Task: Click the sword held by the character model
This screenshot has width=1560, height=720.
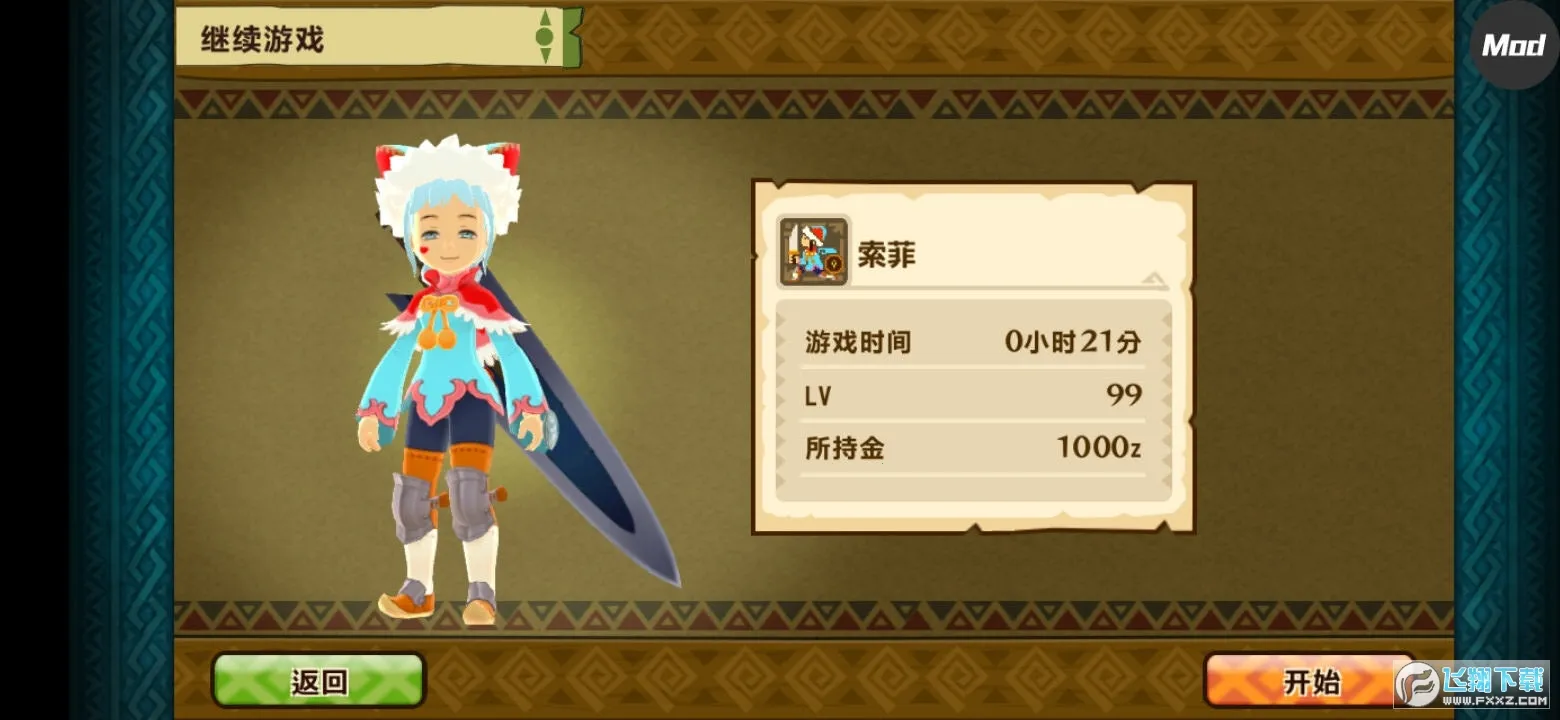Action: pyautogui.click(x=590, y=470)
